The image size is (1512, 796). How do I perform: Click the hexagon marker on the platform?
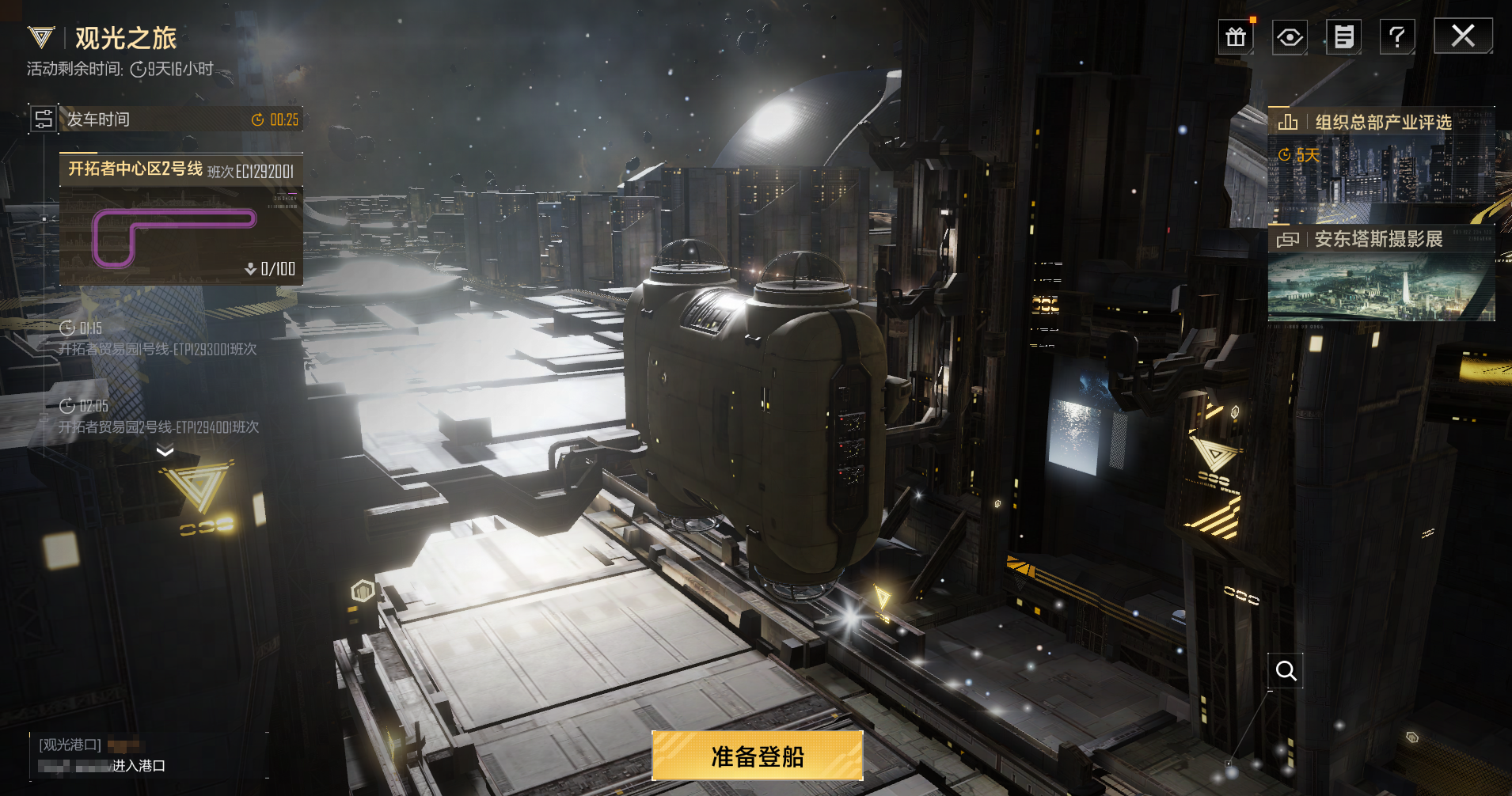tap(363, 591)
